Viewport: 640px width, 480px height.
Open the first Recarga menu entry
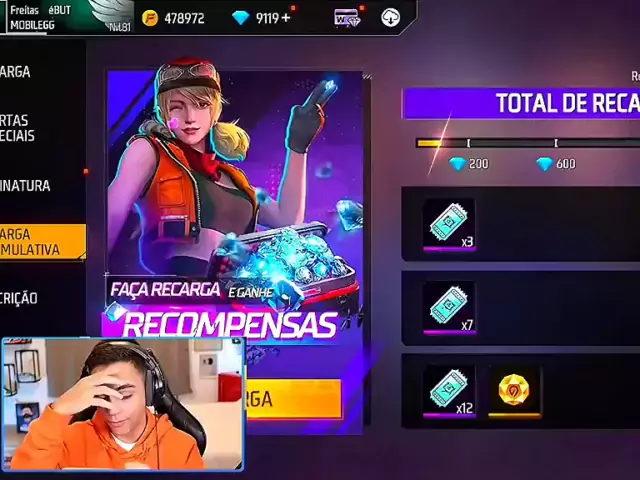pos(30,72)
